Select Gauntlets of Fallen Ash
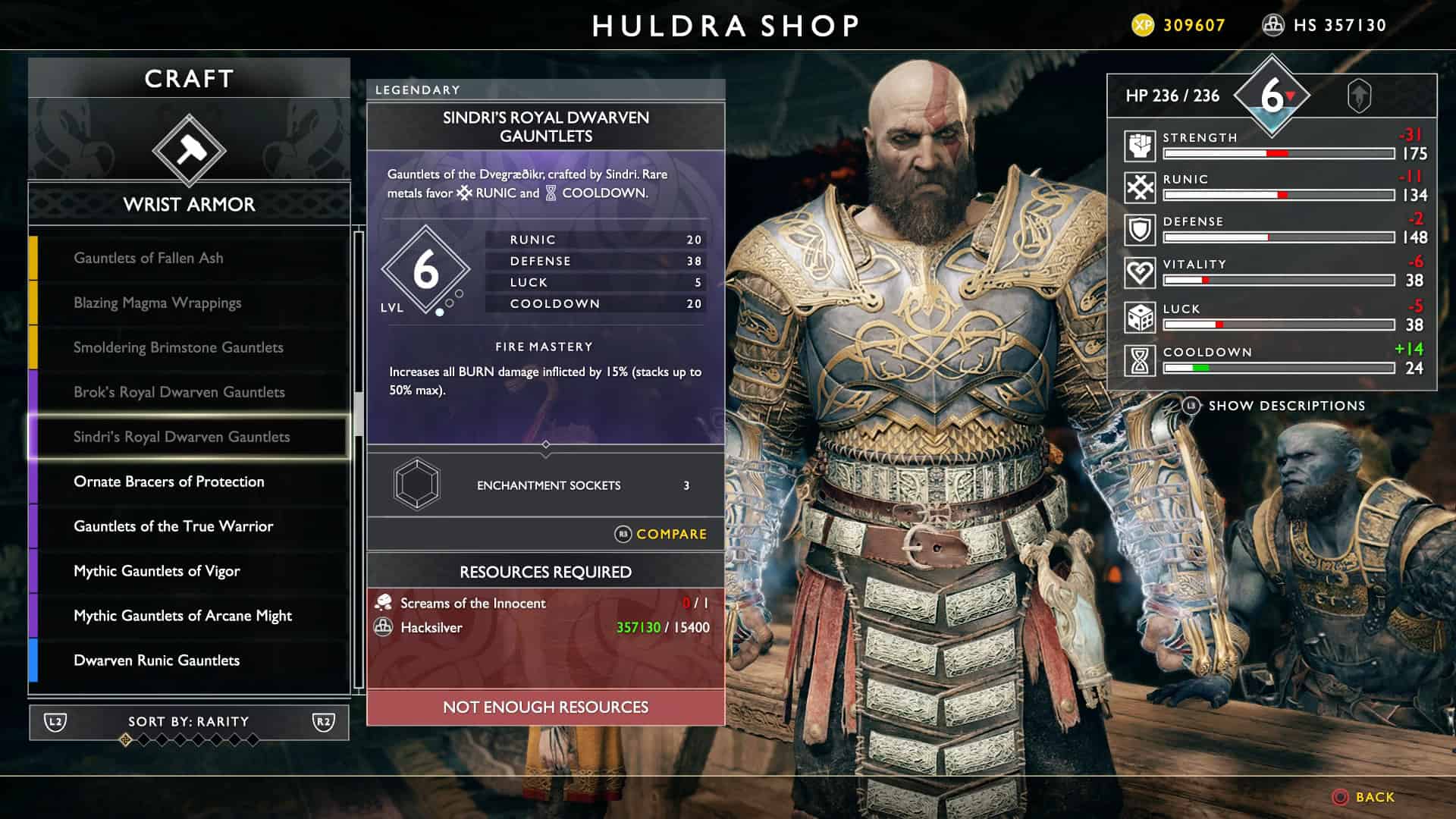This screenshot has width=1456, height=819. (x=149, y=258)
